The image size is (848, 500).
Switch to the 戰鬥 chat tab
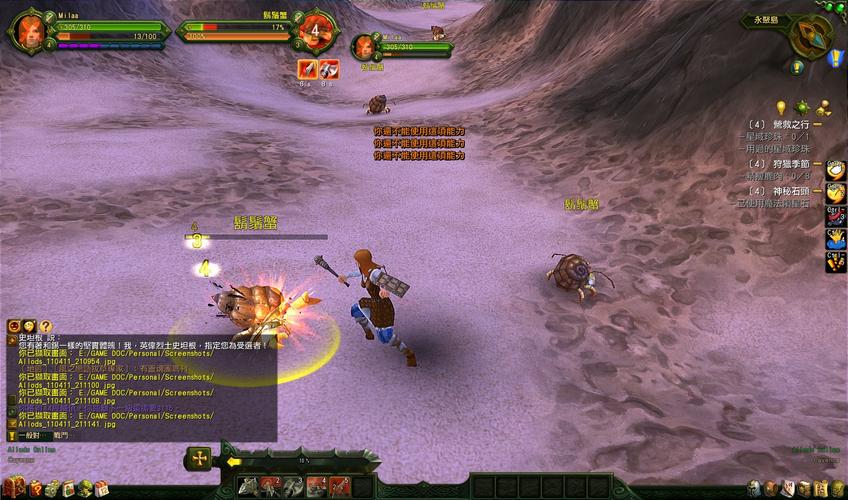click(61, 436)
